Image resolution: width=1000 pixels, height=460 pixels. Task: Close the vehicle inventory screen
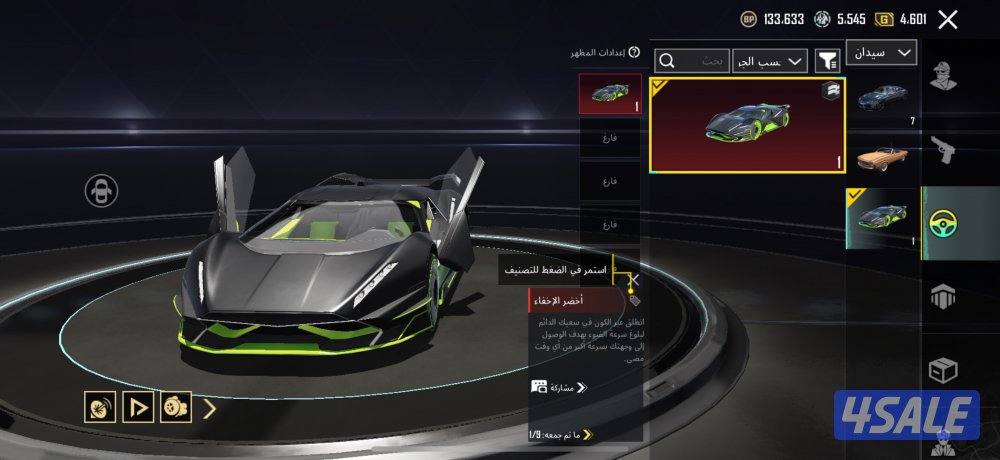tap(949, 18)
